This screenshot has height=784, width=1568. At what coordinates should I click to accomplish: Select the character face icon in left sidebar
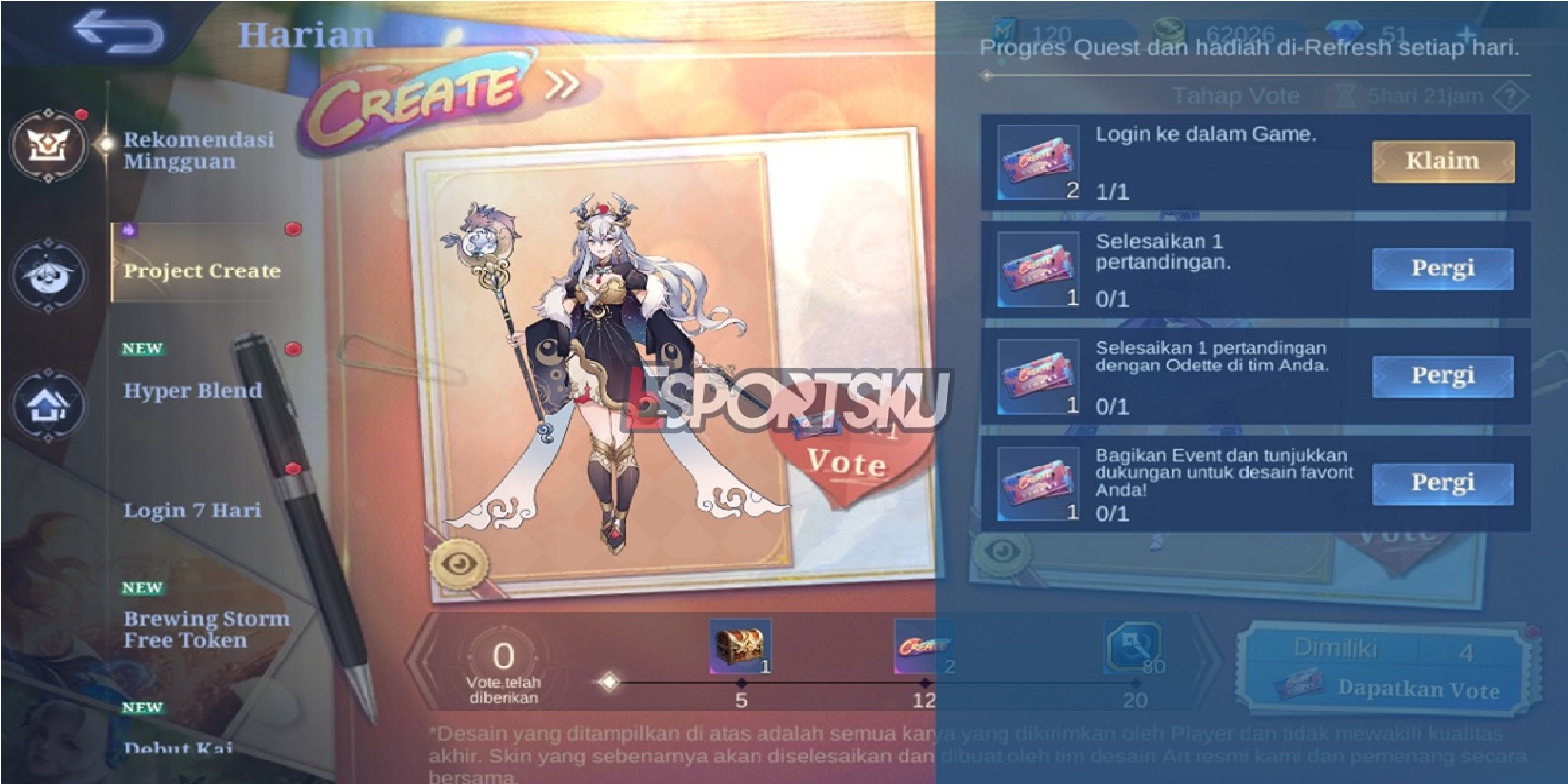pyautogui.click(x=49, y=276)
